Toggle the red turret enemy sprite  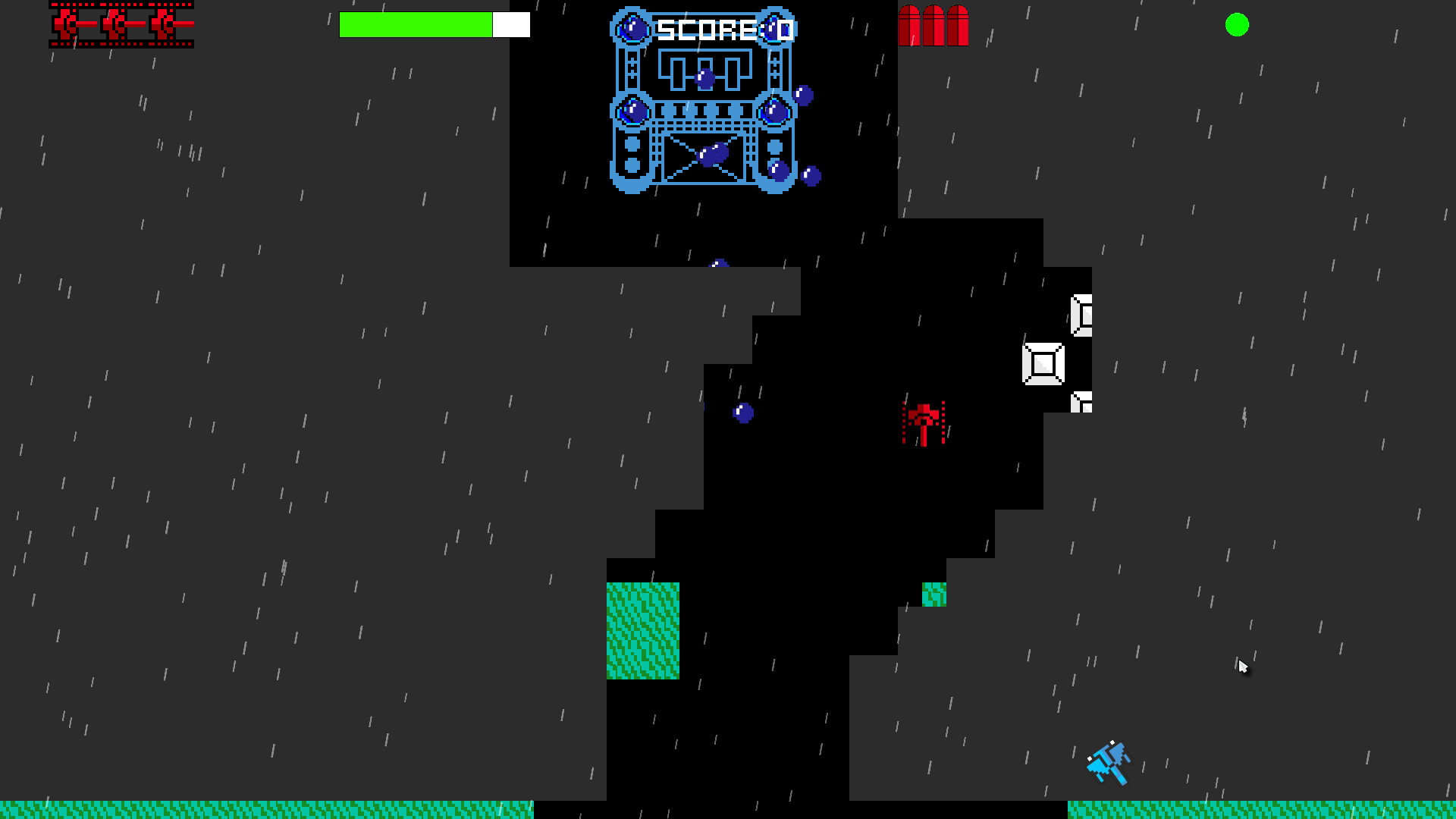(925, 422)
